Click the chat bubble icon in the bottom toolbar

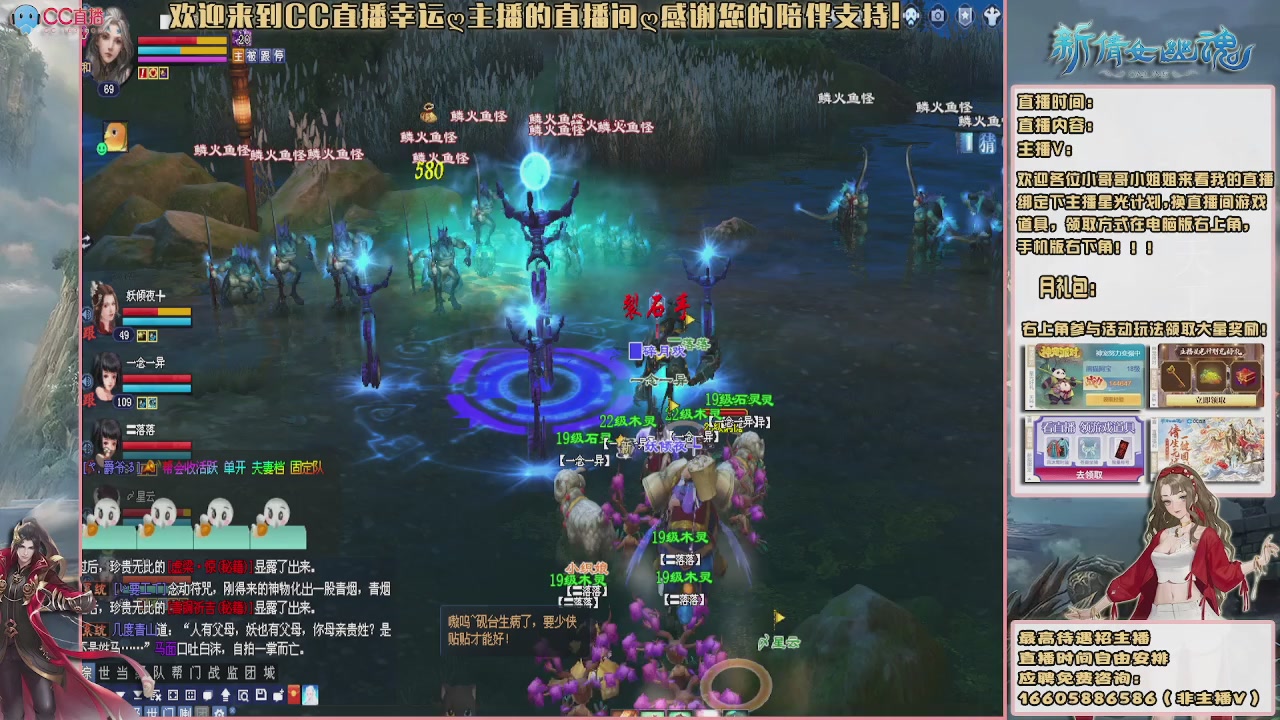pos(207,695)
